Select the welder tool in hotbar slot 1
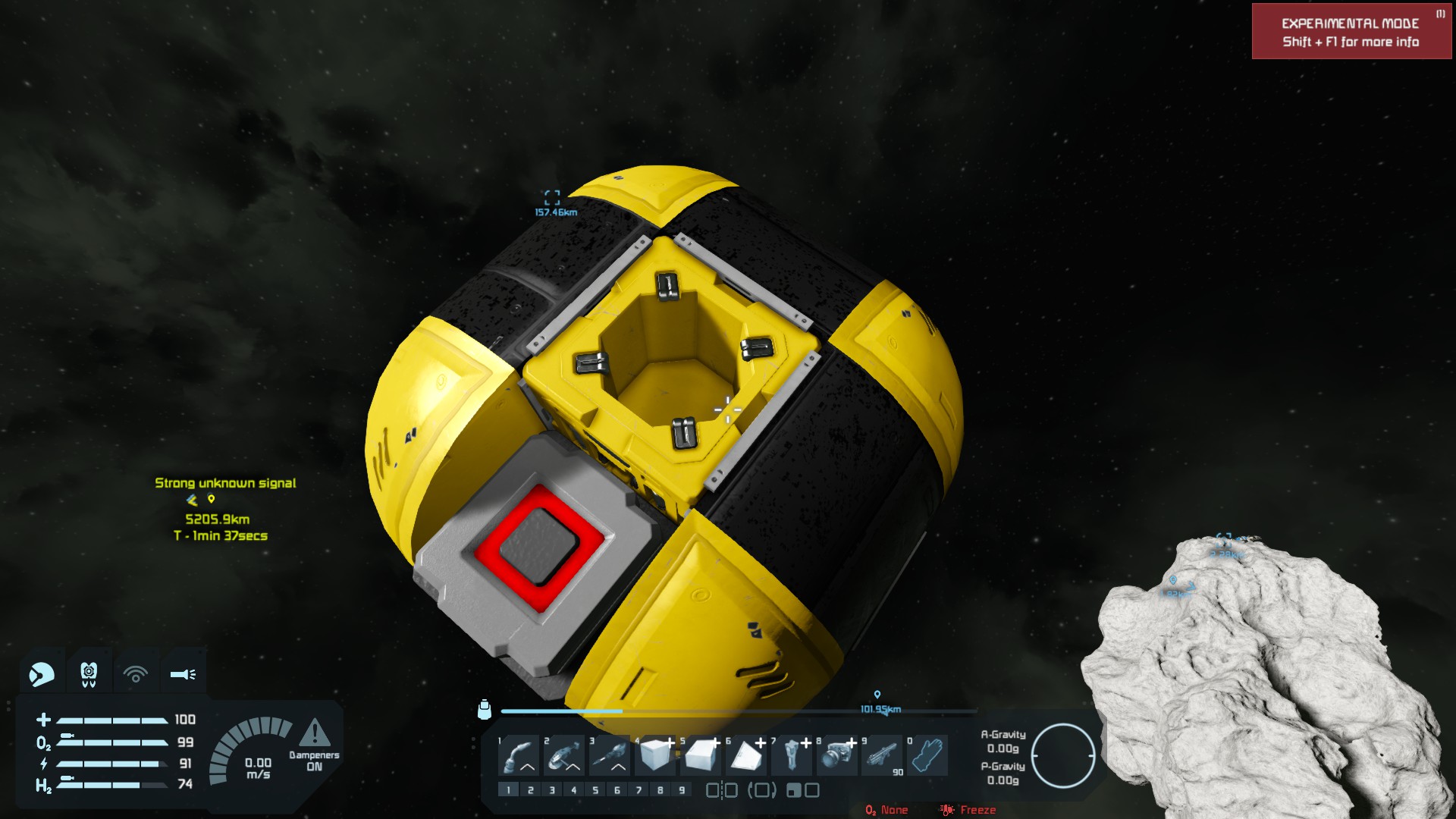Screen dimensions: 1456x819 (x=519, y=755)
